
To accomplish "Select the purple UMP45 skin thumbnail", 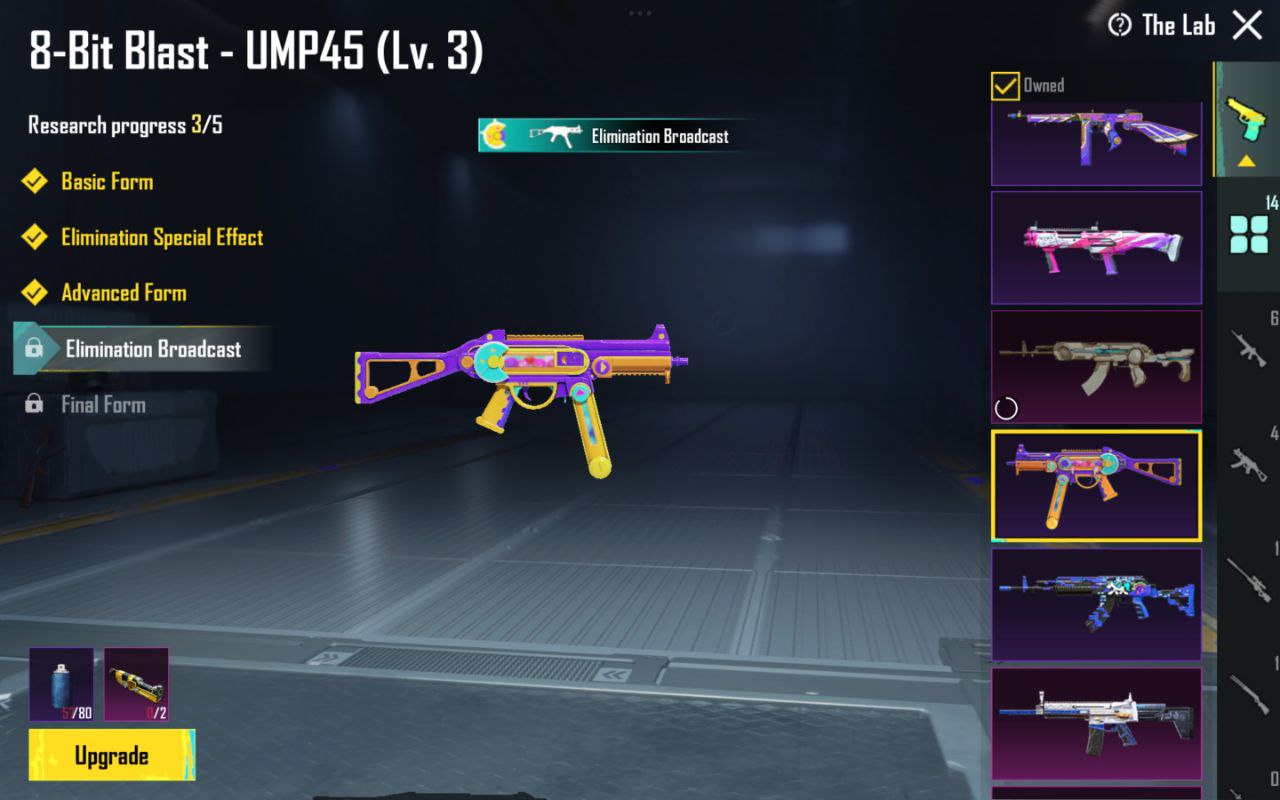I will 1096,485.
